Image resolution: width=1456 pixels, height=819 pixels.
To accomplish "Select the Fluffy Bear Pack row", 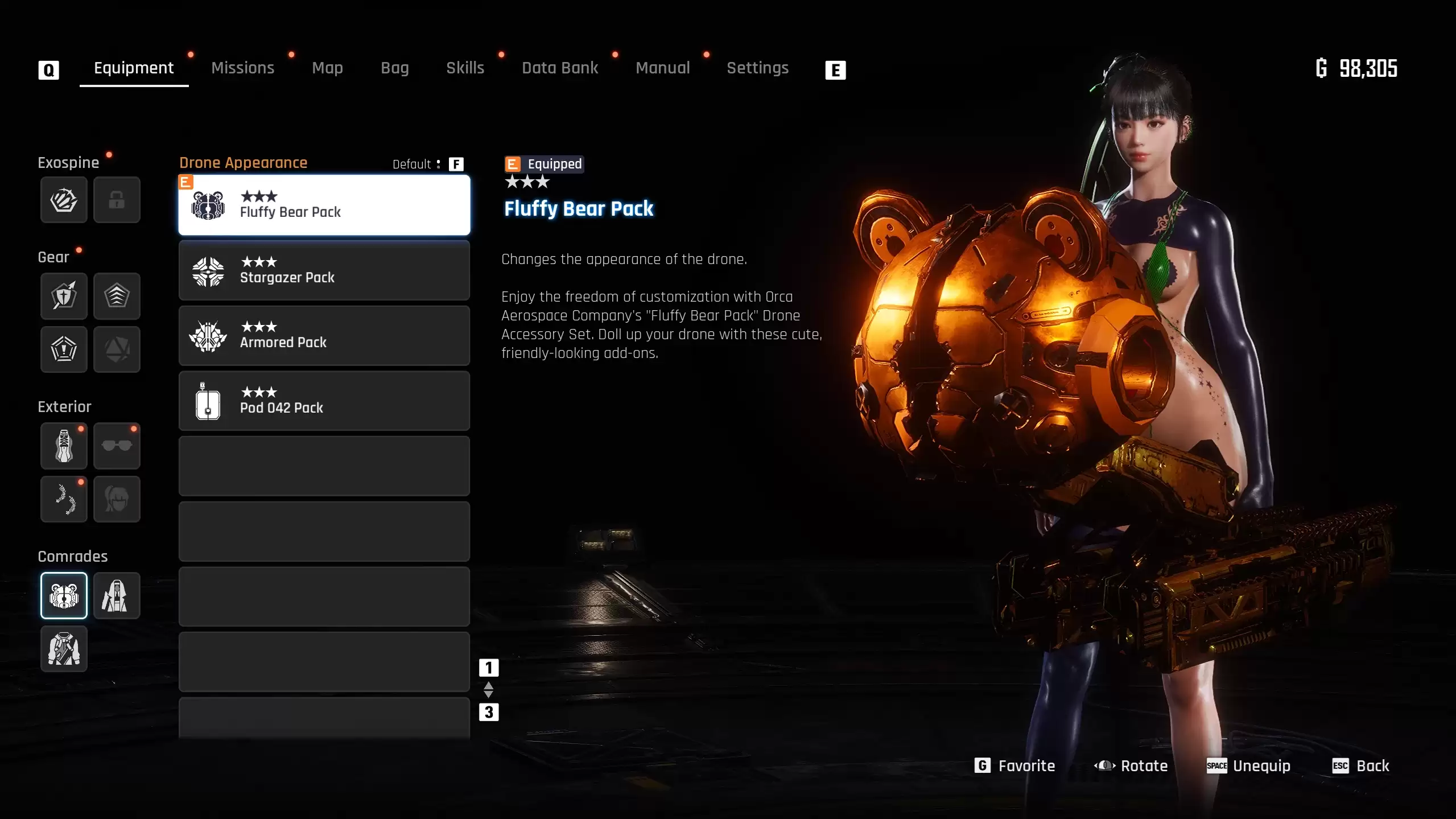I will (x=324, y=205).
